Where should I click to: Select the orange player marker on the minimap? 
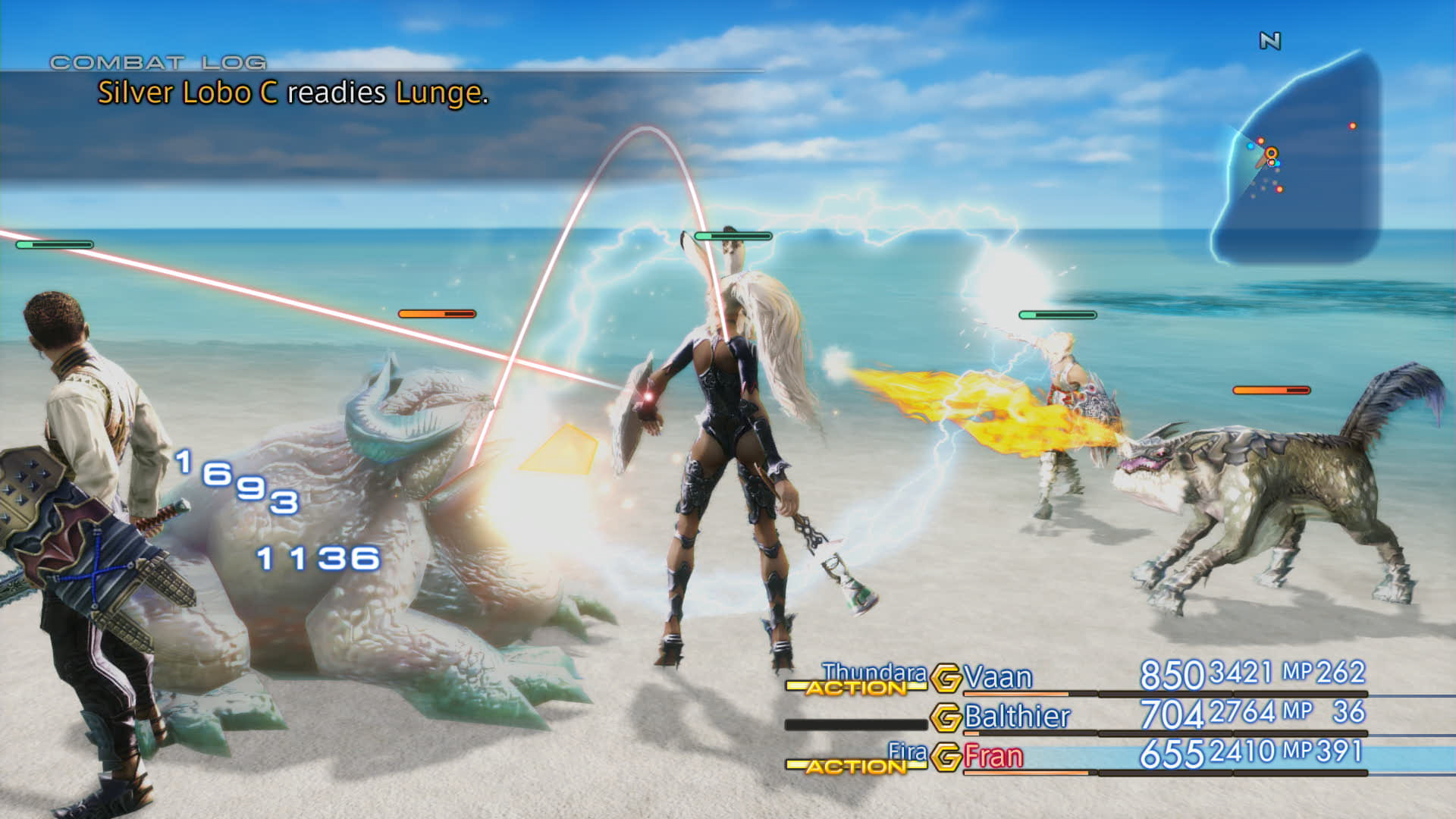coord(1271,153)
